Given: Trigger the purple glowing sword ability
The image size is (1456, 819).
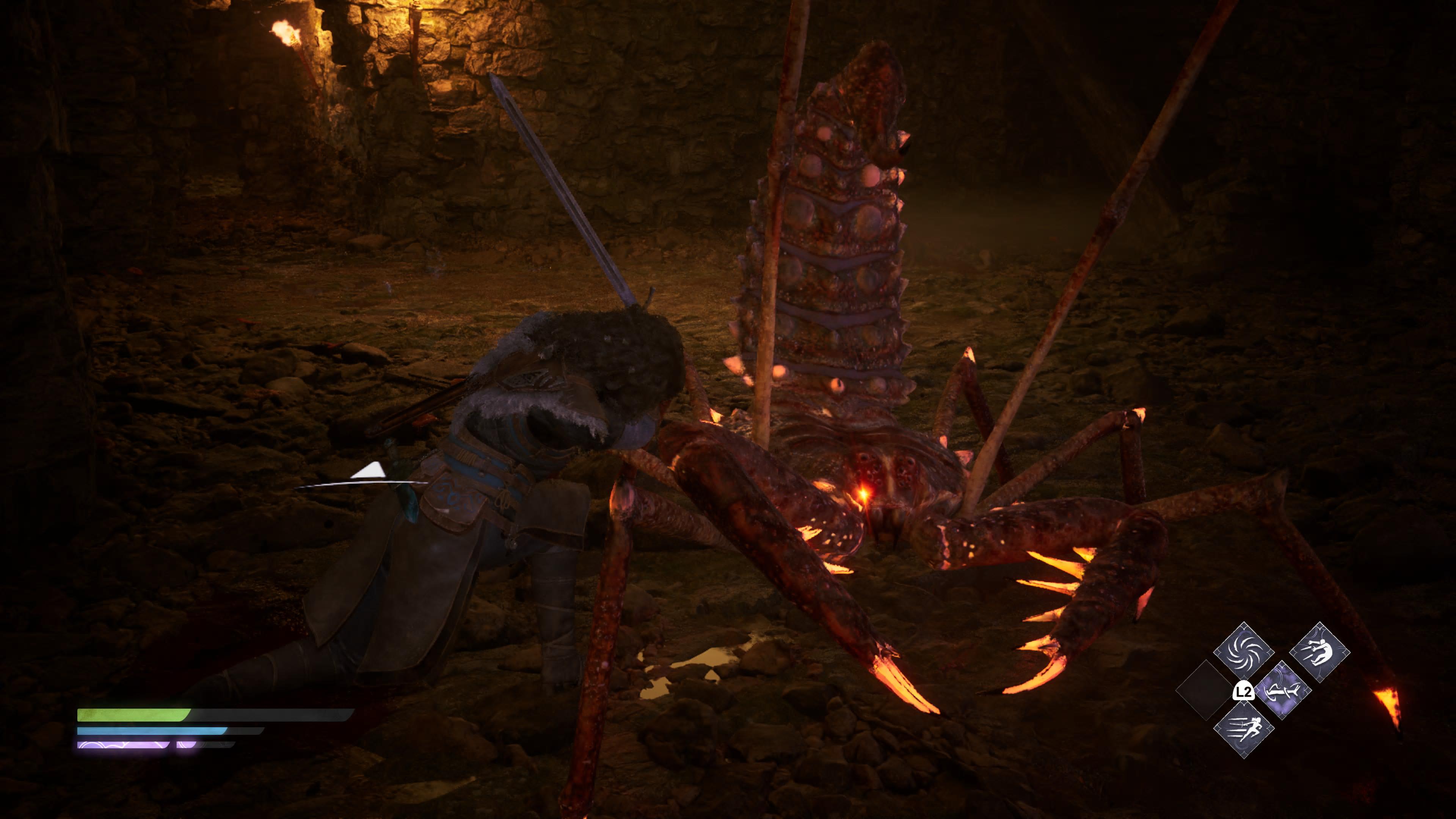Looking at the screenshot, I should click(x=1282, y=690).
